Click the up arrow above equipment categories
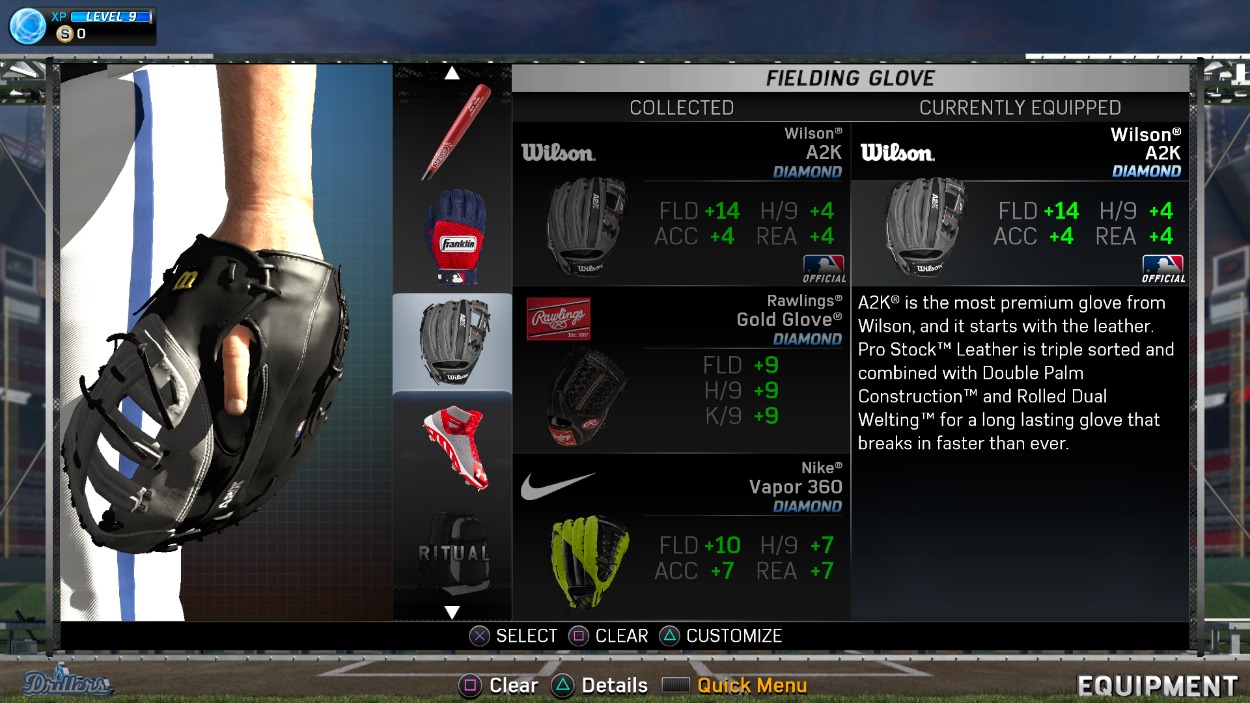The image size is (1250, 703). point(452,73)
